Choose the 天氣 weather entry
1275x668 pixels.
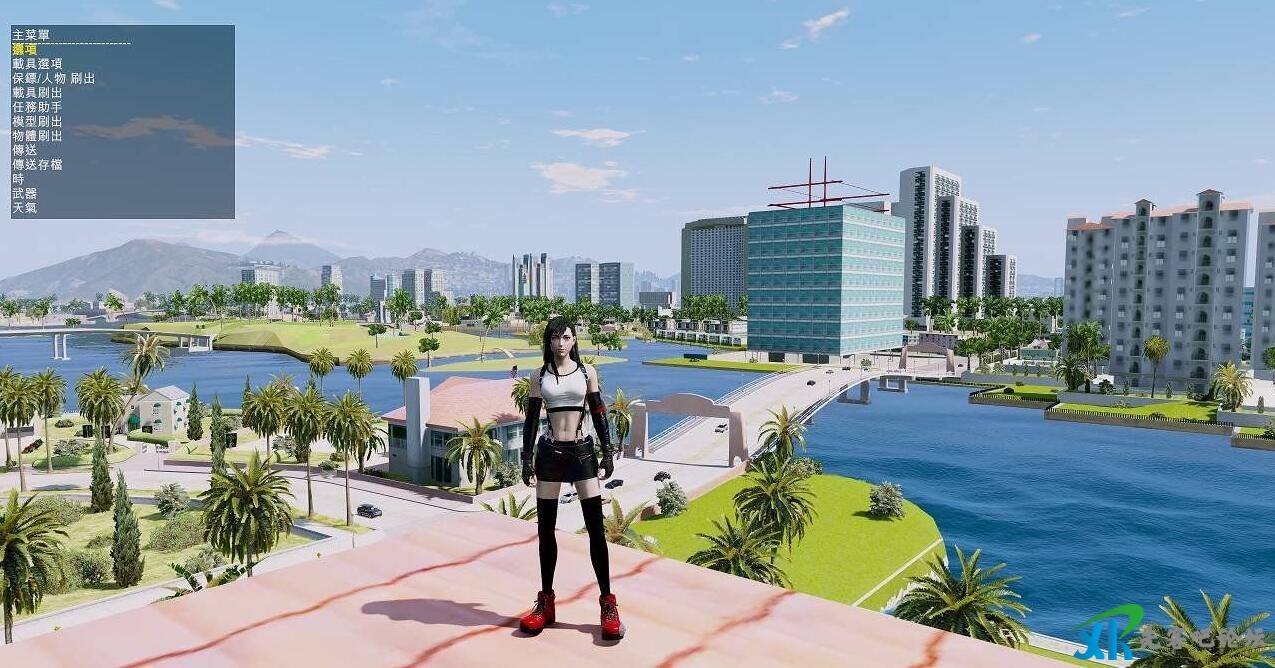tap(24, 208)
